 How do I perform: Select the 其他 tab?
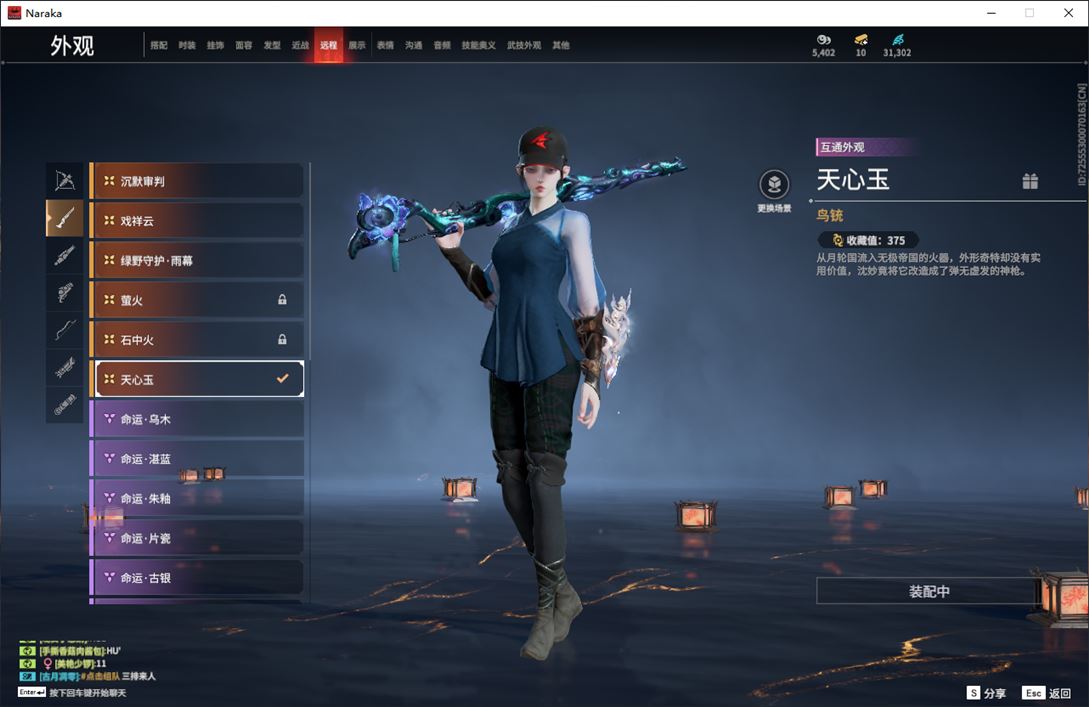click(x=561, y=45)
